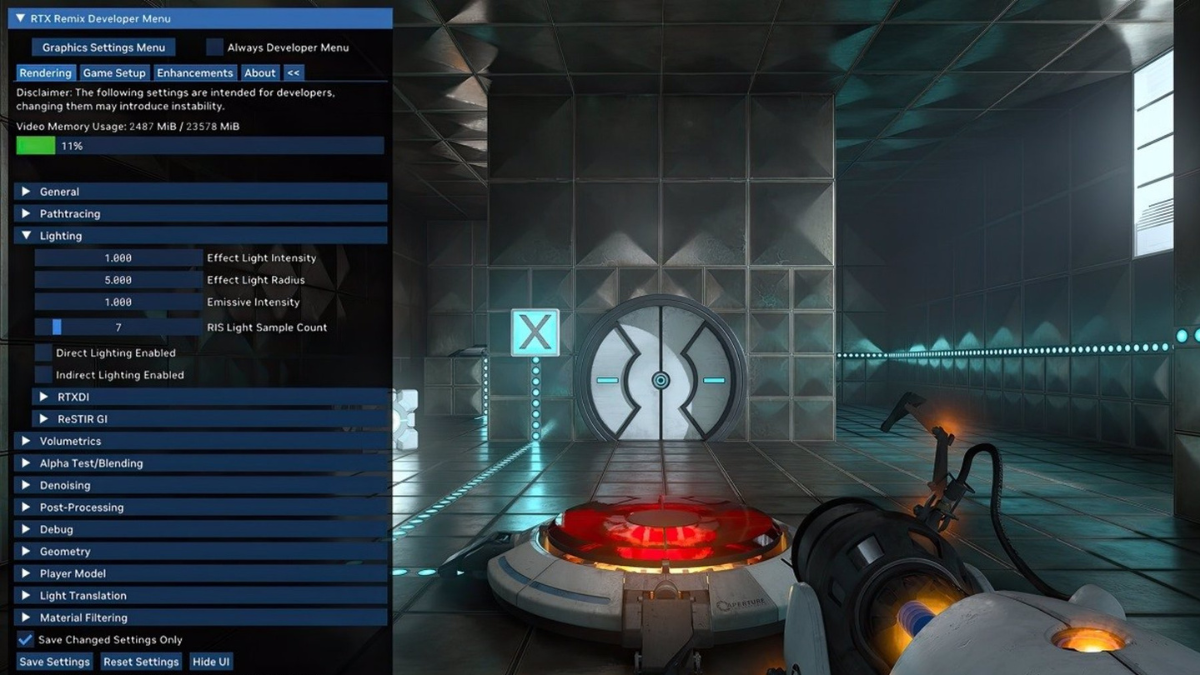Screen dimensions: 1200x675
Task: Toggle Save Changed Settings Only
Action: (x=26, y=639)
